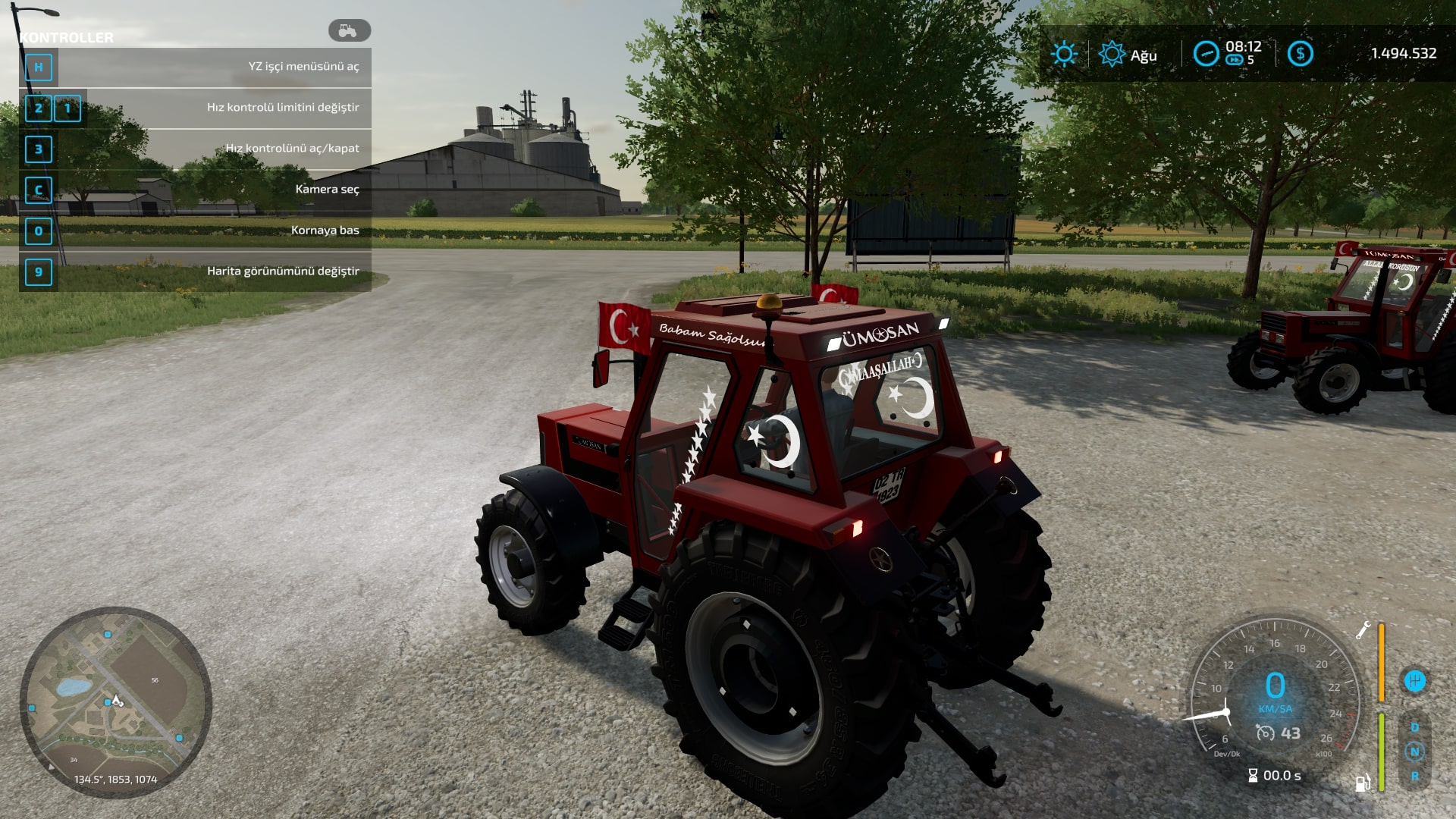Select the dollar money icon
1456x819 pixels.
pos(1300,54)
